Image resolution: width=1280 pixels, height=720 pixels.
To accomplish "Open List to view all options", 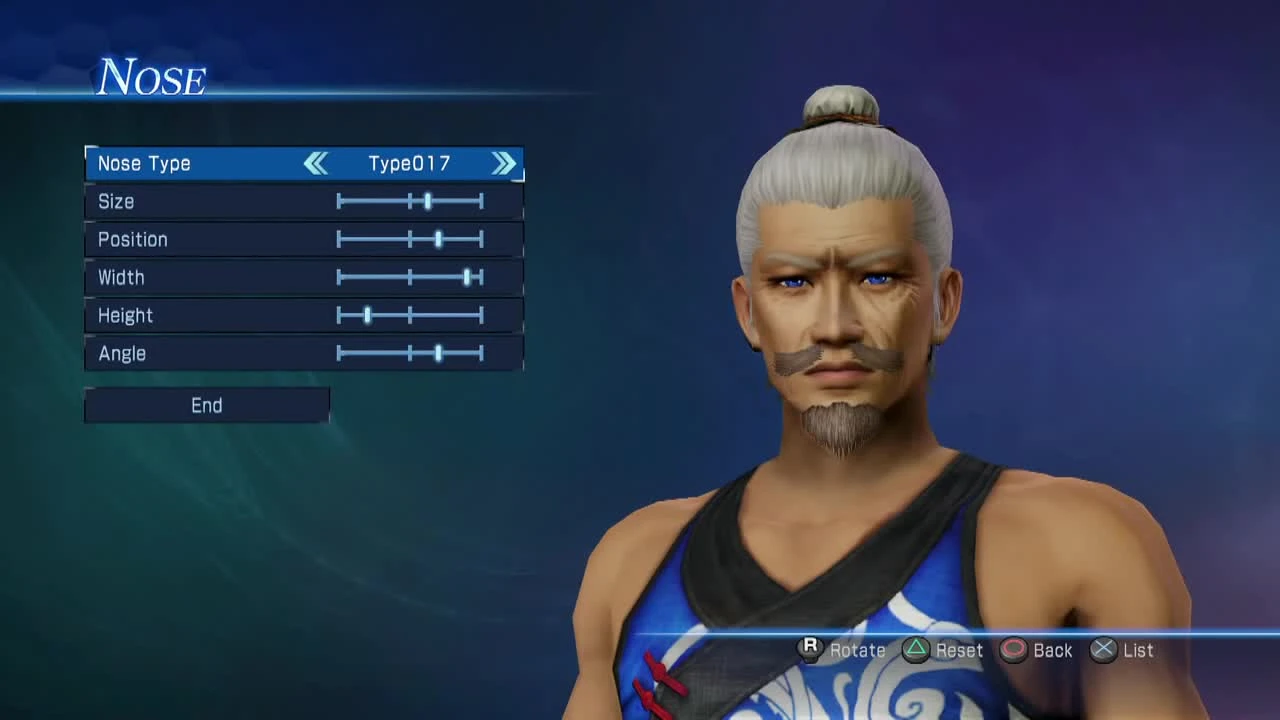I will [x=1102, y=650].
